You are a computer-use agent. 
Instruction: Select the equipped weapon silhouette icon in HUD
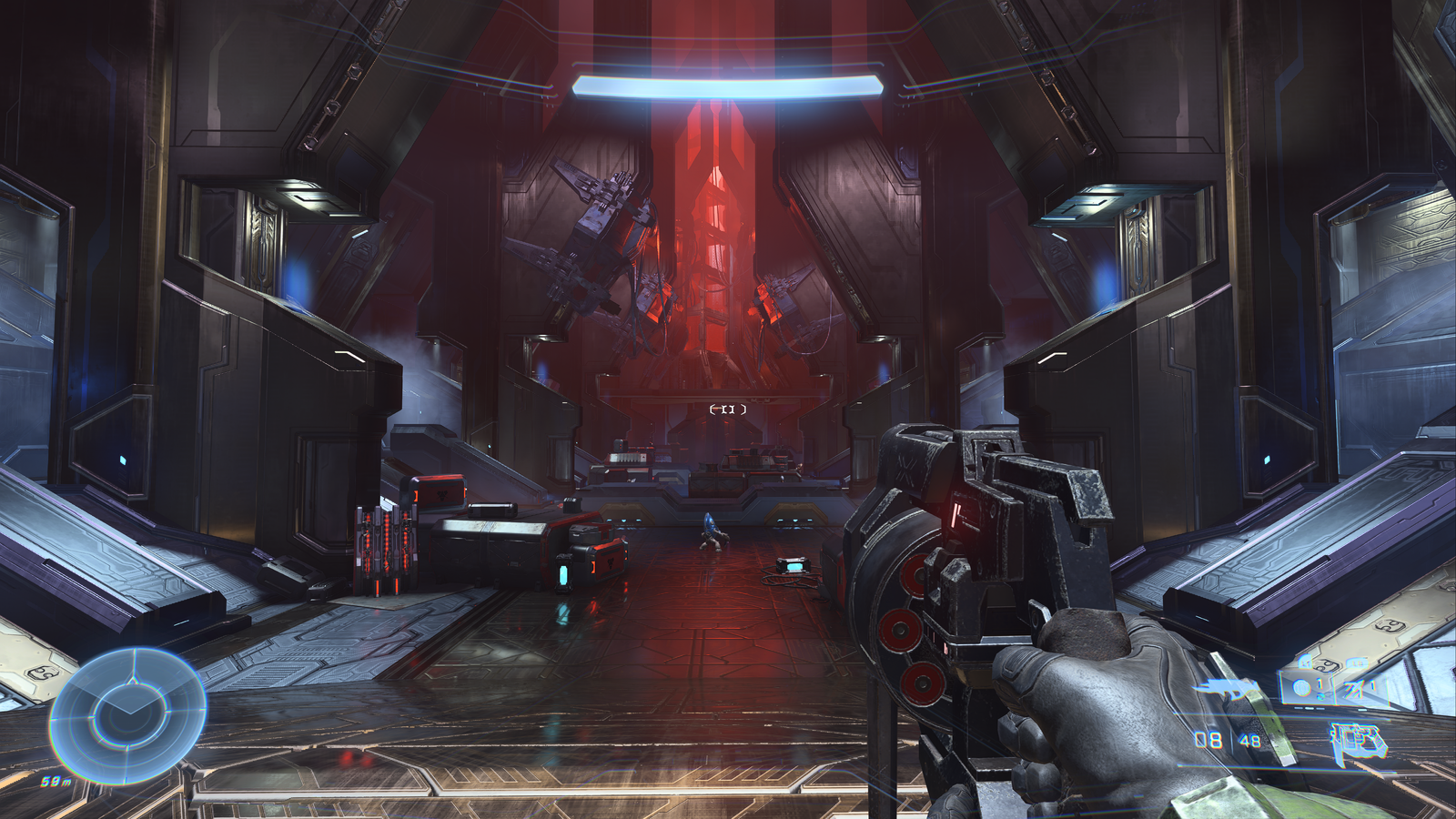point(1226,688)
